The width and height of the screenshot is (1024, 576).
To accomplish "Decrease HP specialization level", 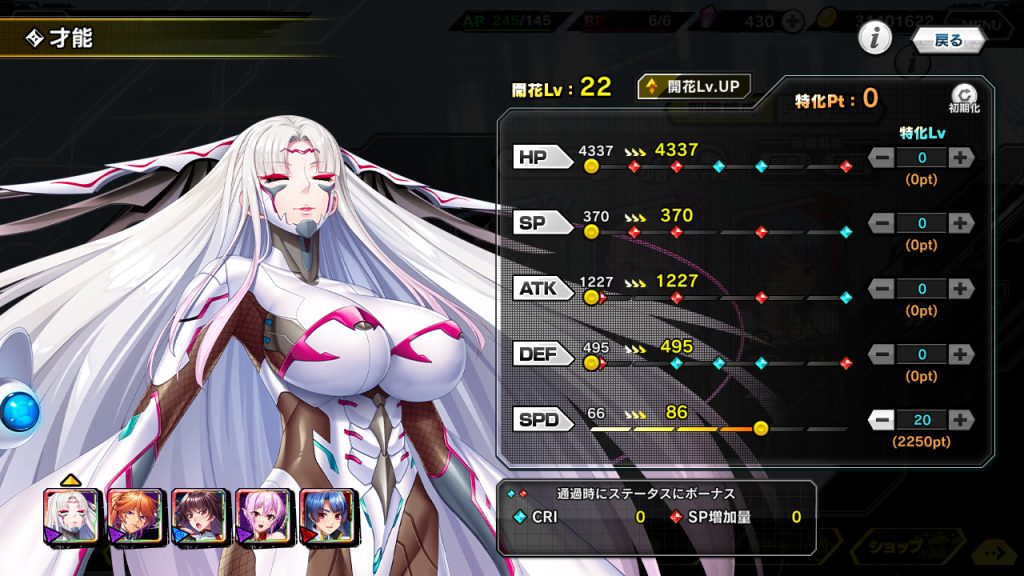I will [882, 157].
